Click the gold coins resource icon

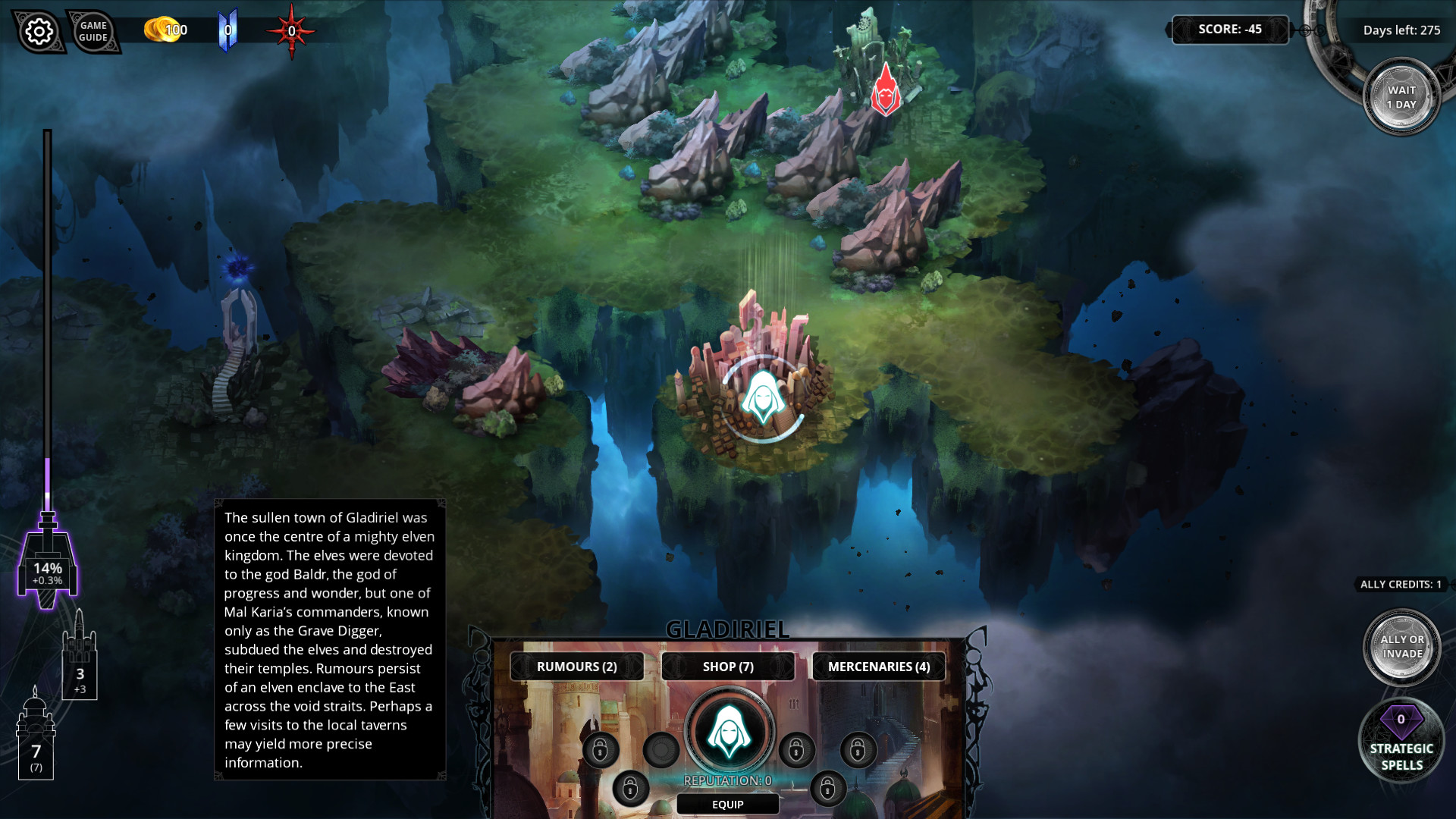pos(157,30)
